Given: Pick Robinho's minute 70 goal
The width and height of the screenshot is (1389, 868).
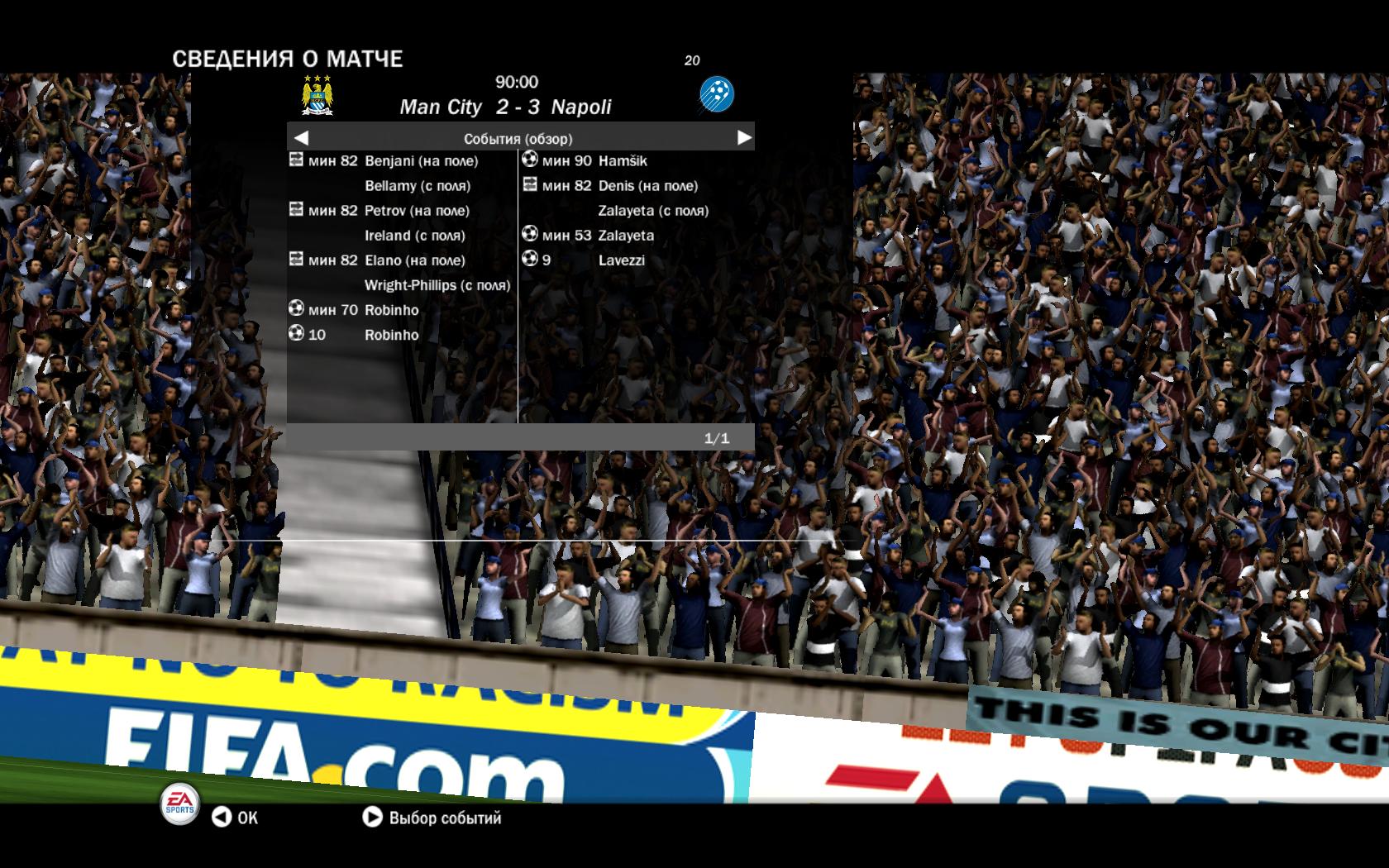Looking at the screenshot, I should (x=391, y=310).
